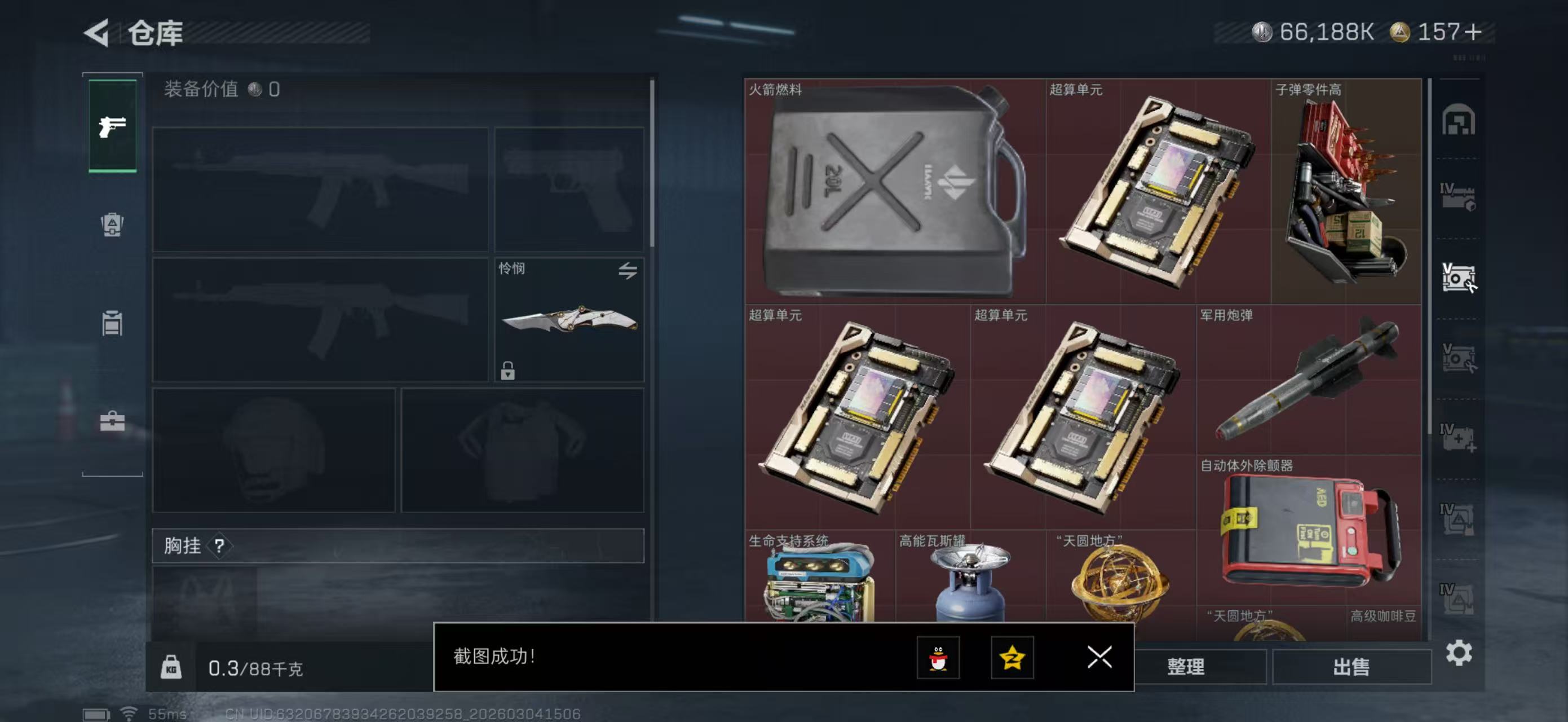Select the pistol weapons category icon
Image resolution: width=1568 pixels, height=722 pixels.
(x=113, y=128)
